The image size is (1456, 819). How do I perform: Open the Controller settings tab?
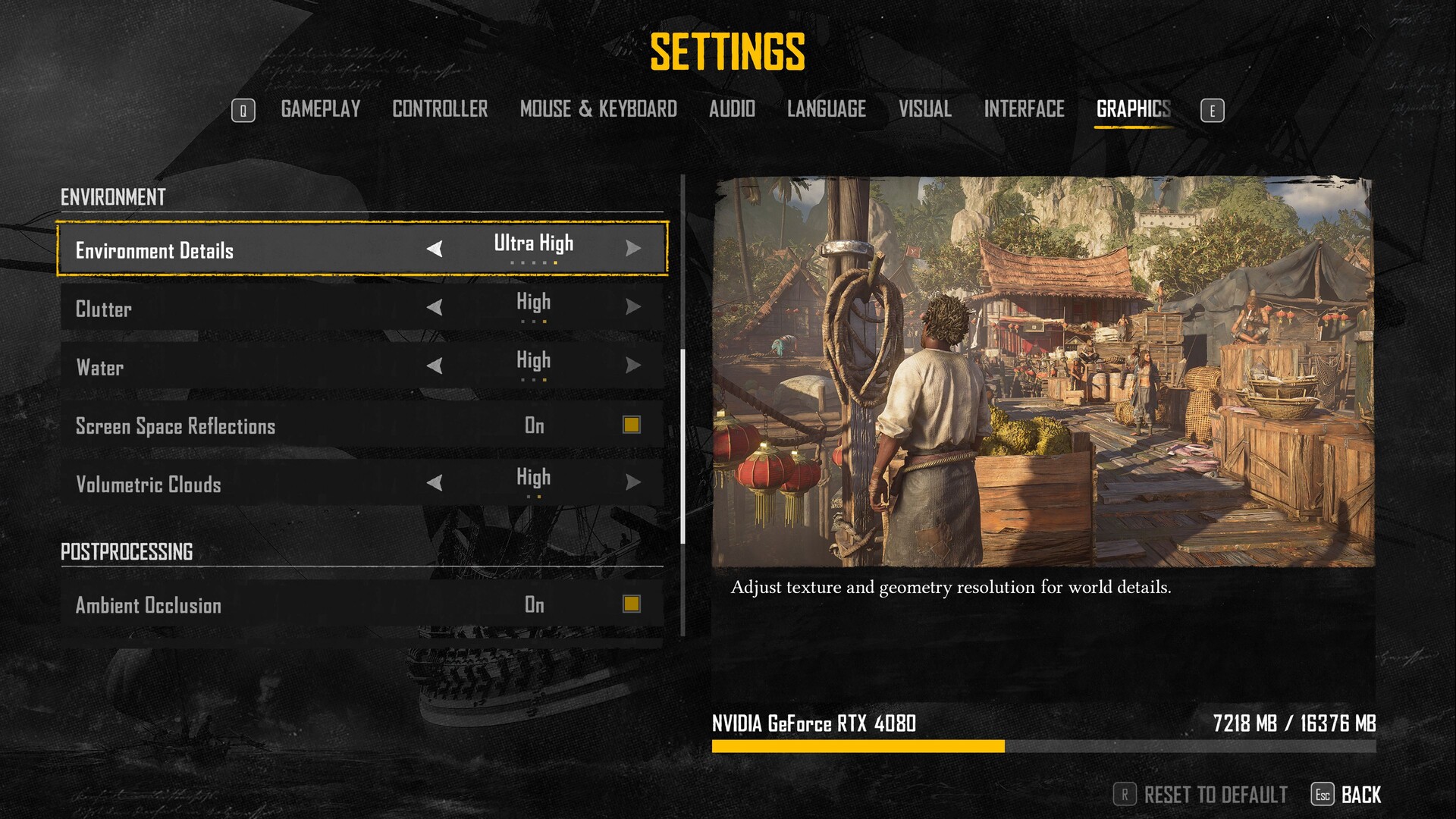click(440, 109)
